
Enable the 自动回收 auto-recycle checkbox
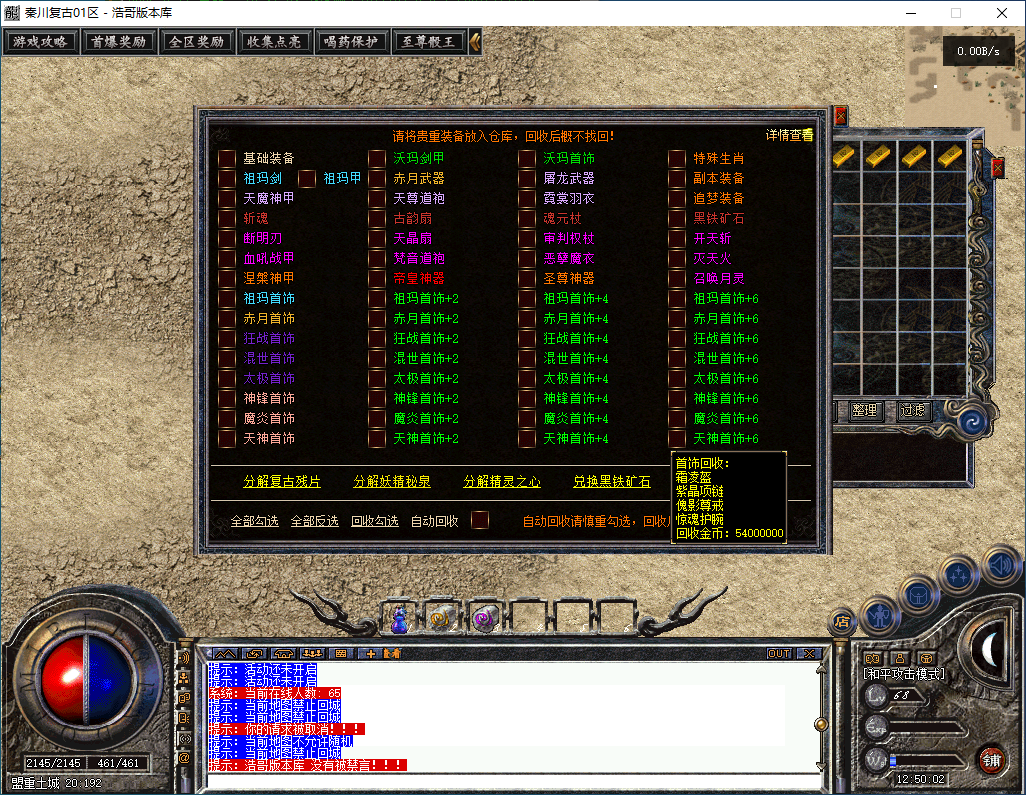coord(480,520)
